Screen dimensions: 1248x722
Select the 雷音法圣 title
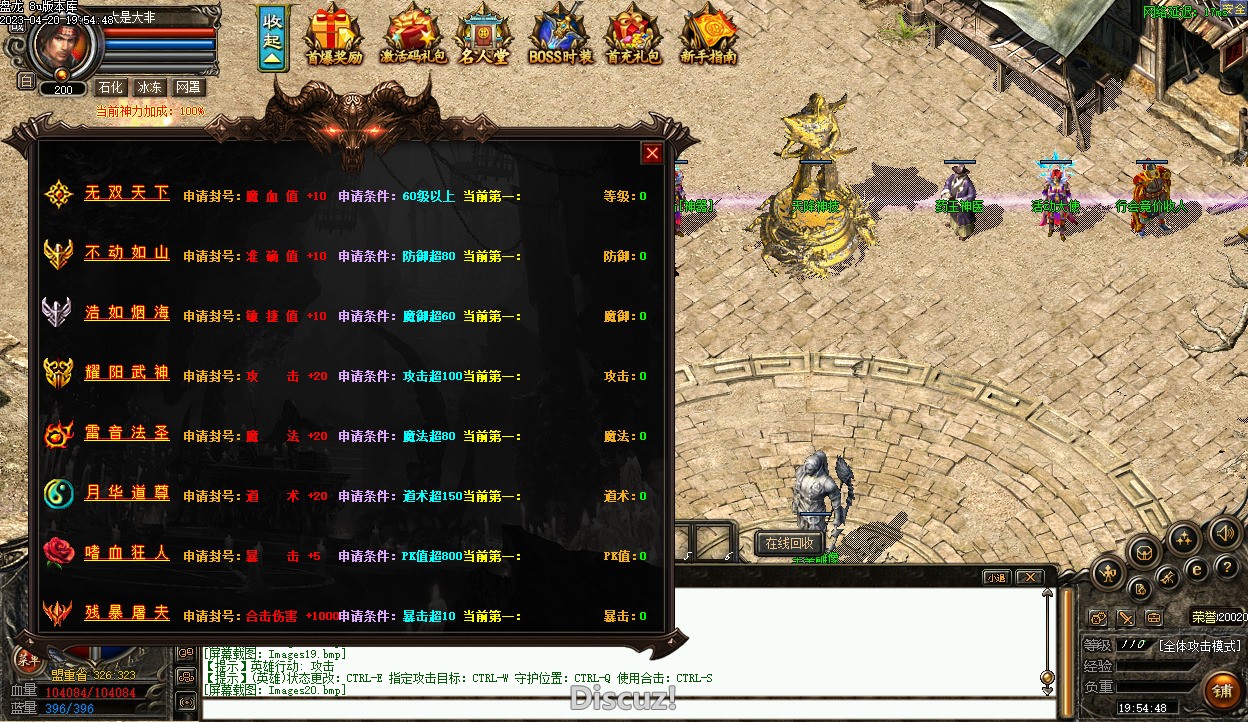click(x=126, y=433)
